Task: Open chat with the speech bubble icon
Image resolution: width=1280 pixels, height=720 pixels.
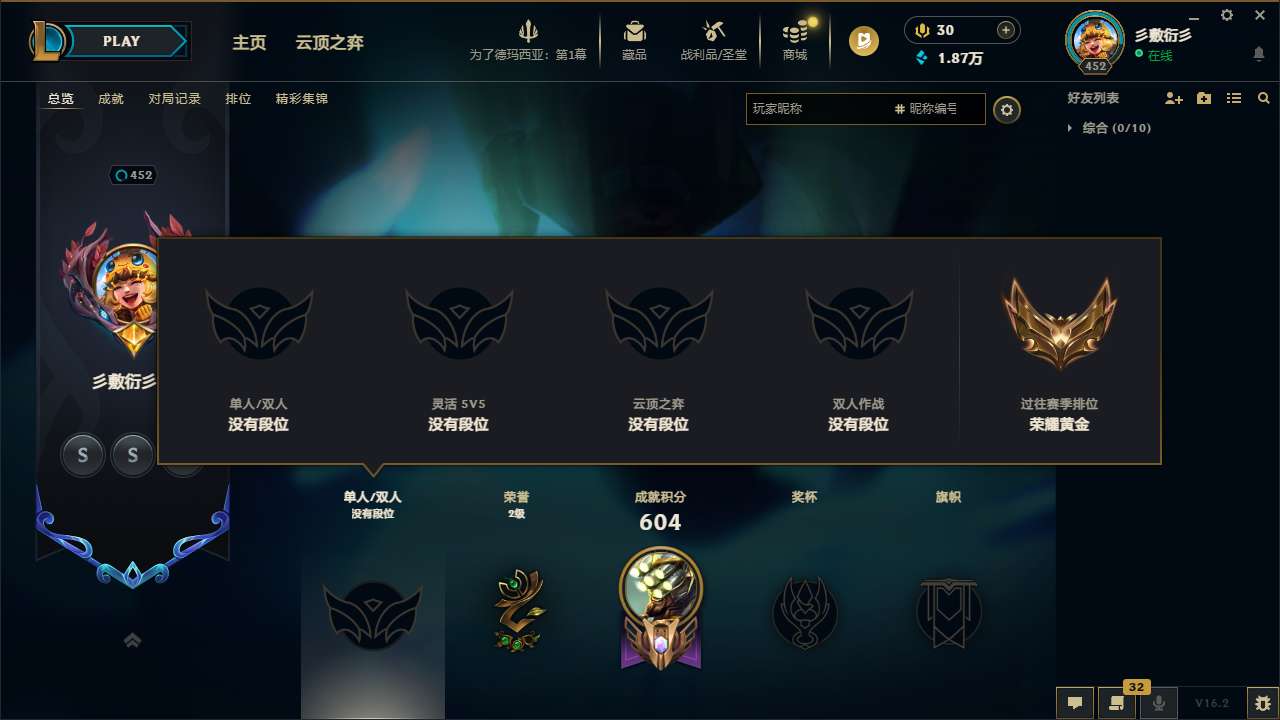Action: click(1075, 703)
